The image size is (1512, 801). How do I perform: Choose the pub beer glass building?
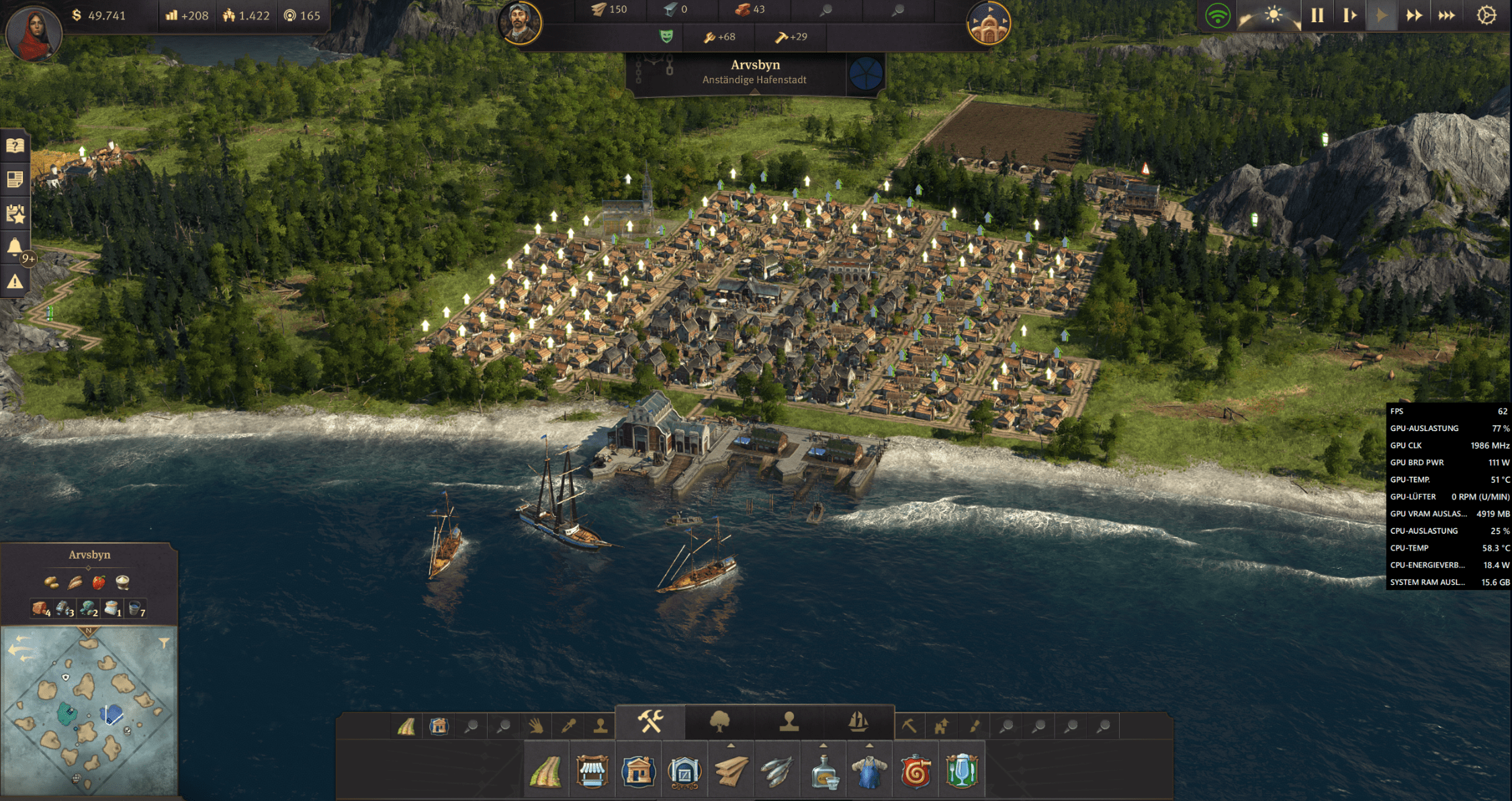point(962,771)
